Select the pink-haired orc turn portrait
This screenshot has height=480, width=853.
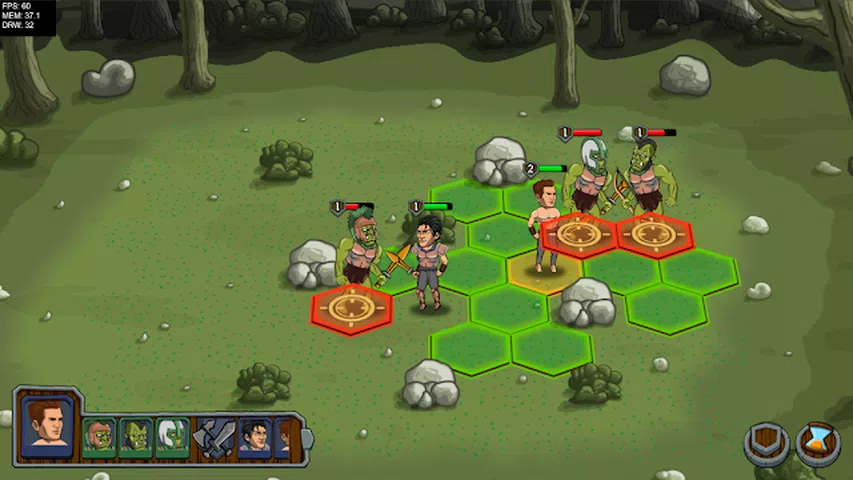click(98, 437)
